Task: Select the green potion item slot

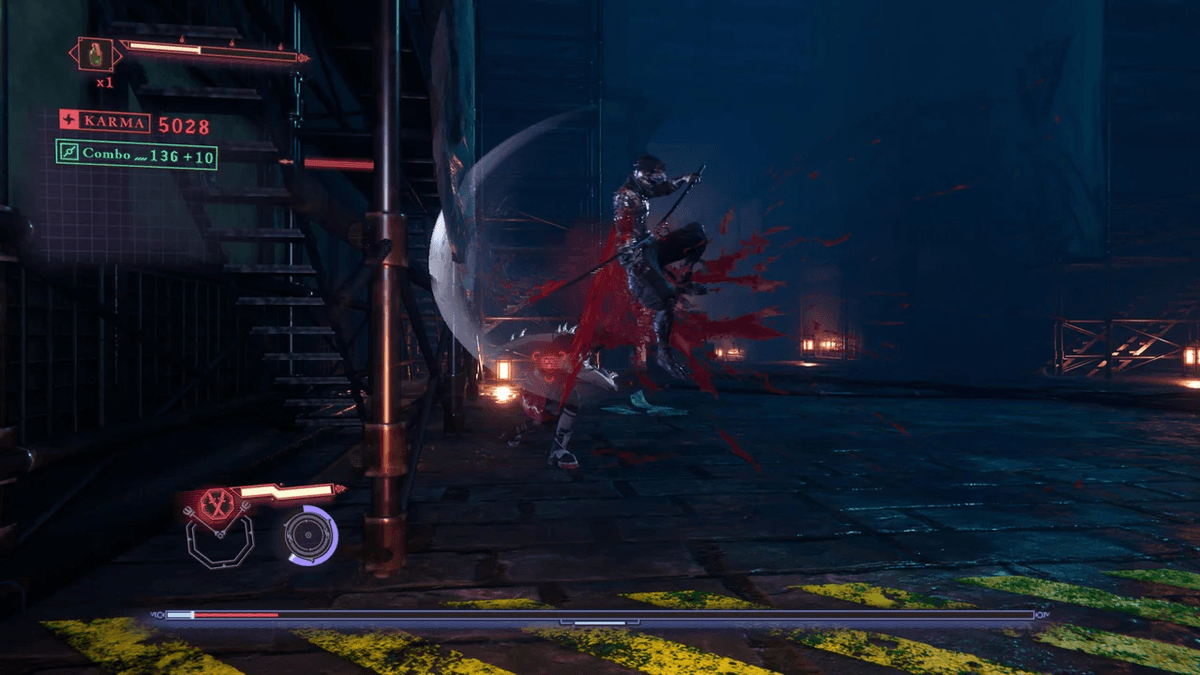Action: pos(96,54)
